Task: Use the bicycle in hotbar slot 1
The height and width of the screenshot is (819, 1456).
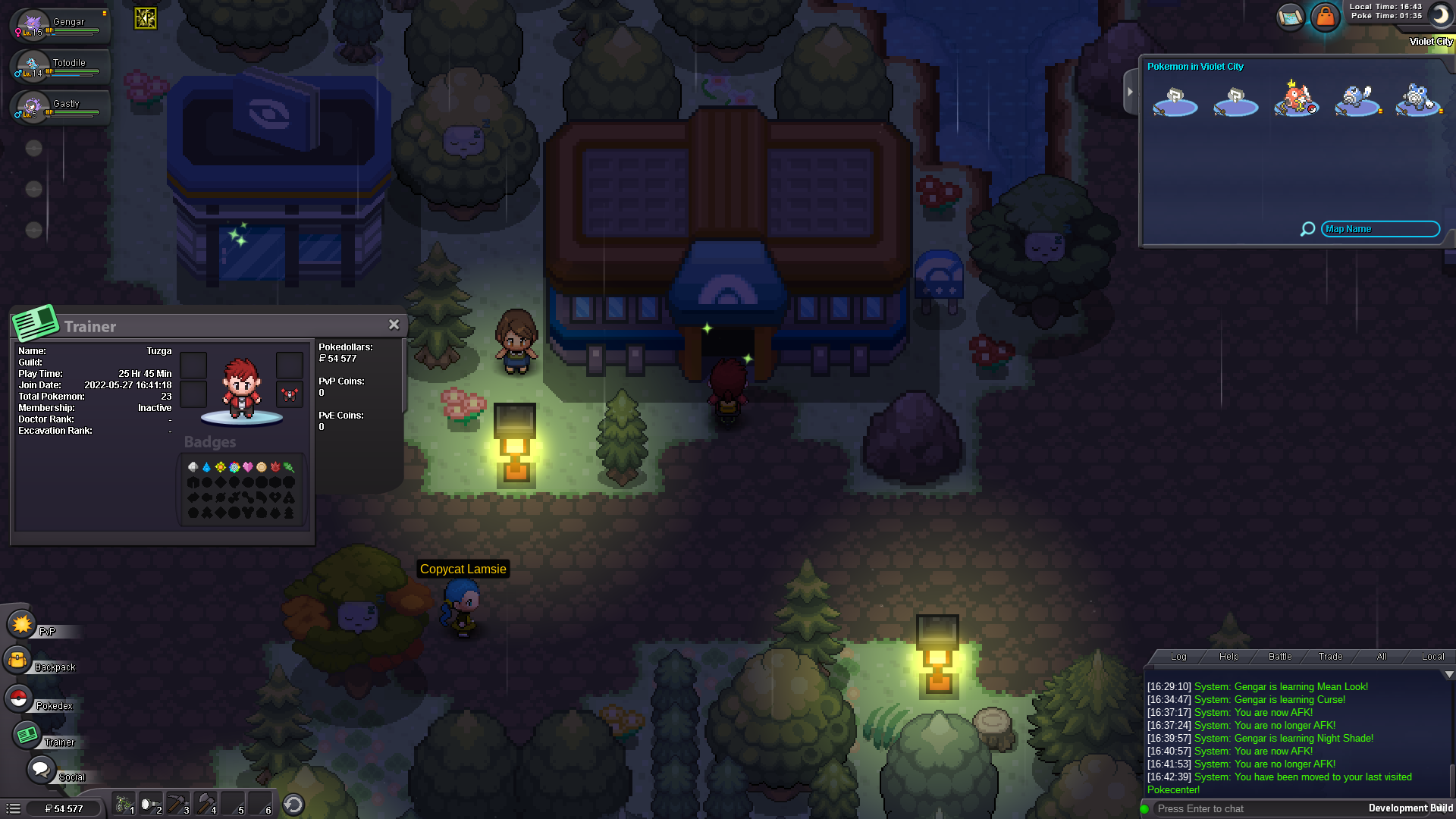Action: click(124, 804)
